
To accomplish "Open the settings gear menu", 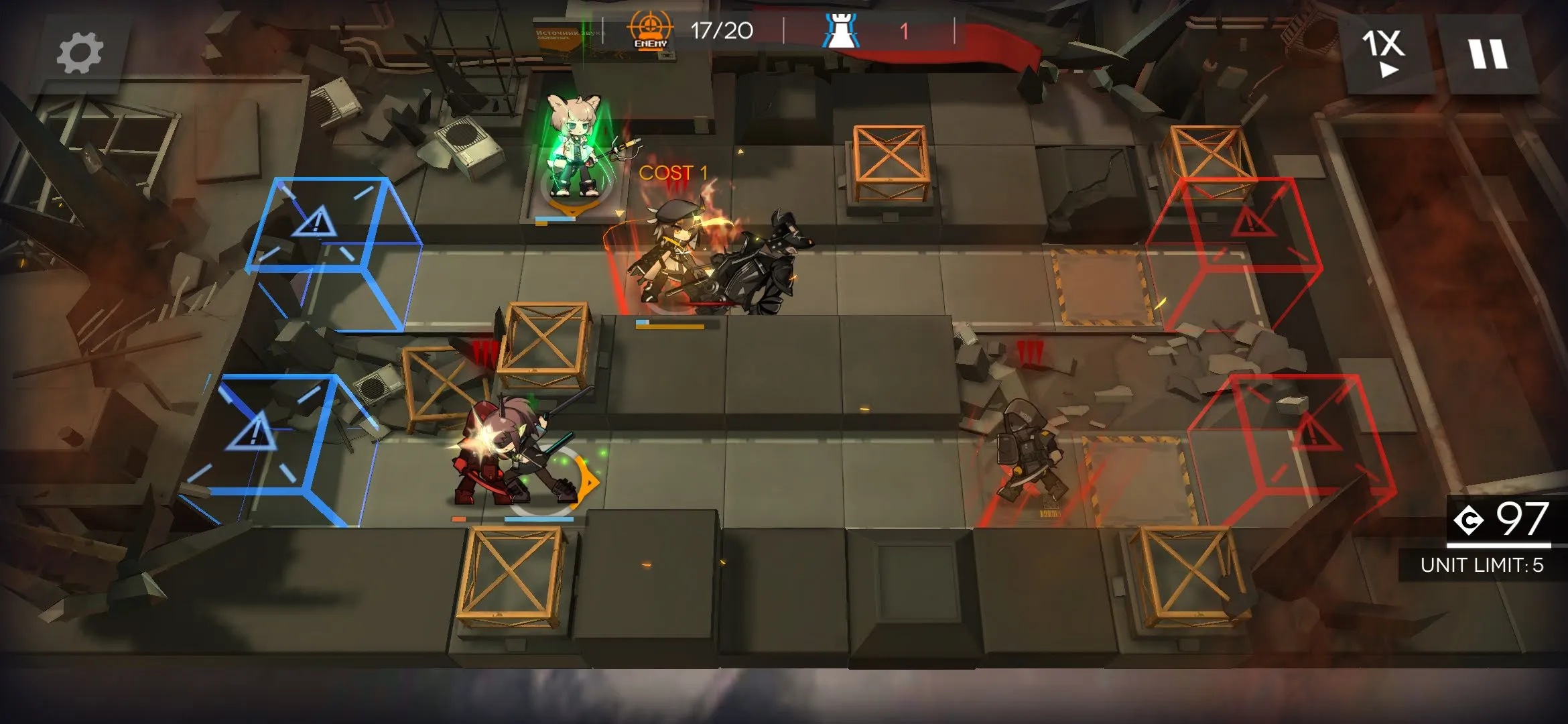I will tap(80, 53).
